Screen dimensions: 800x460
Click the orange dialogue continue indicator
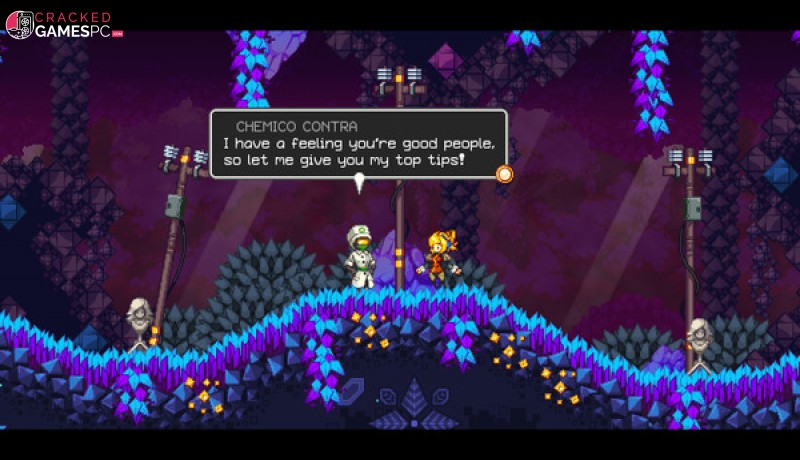coord(505,174)
